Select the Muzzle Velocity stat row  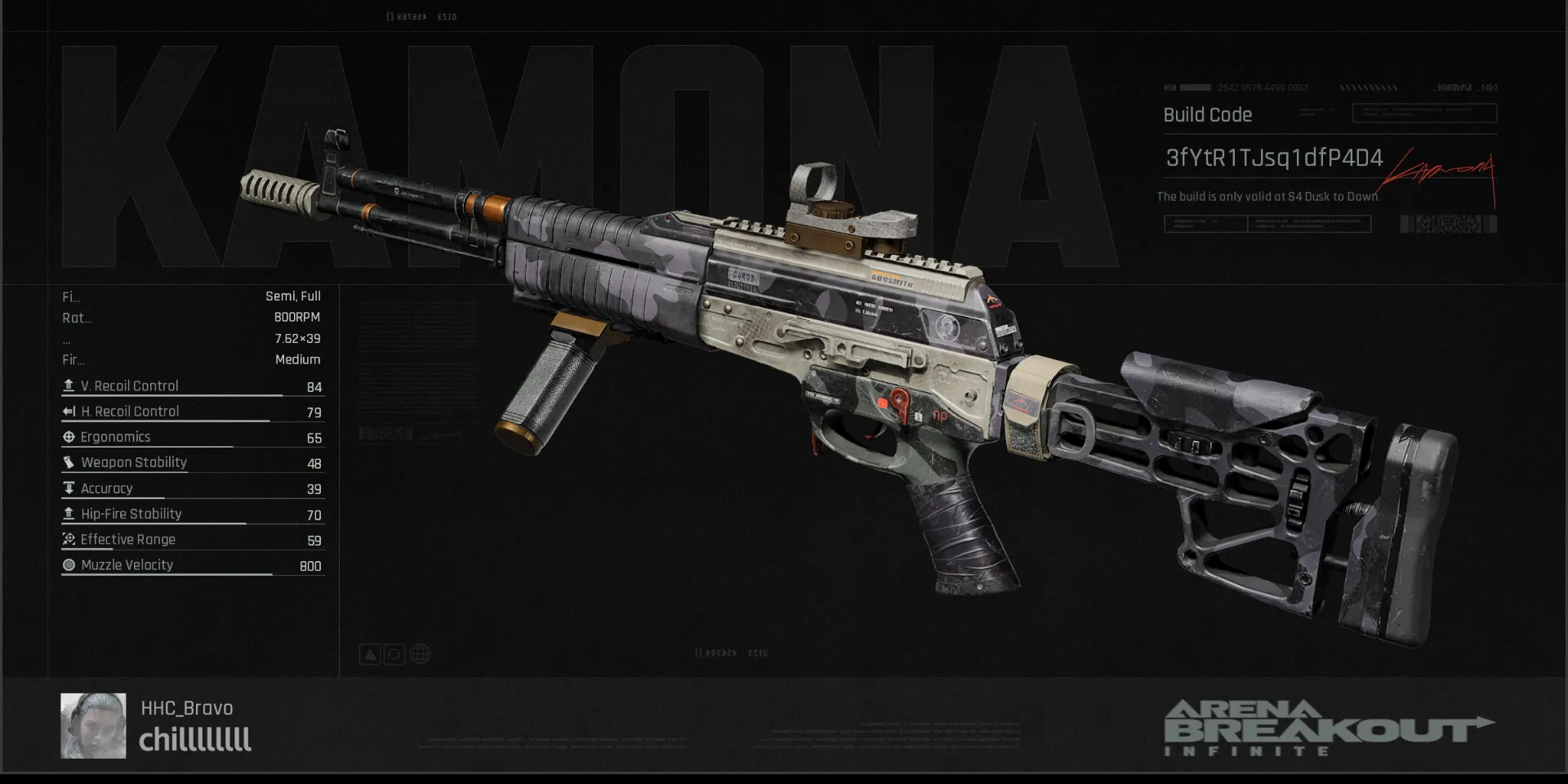[x=193, y=565]
